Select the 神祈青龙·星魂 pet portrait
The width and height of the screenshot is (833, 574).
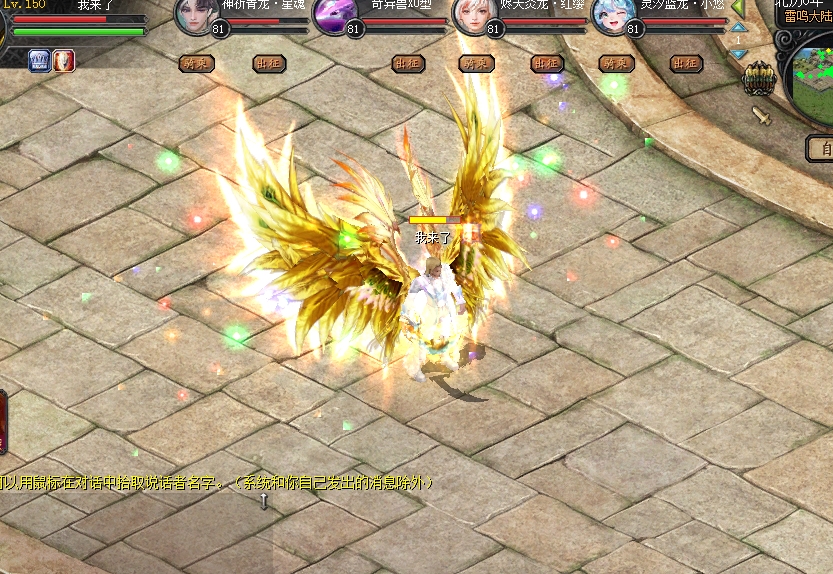tap(198, 14)
